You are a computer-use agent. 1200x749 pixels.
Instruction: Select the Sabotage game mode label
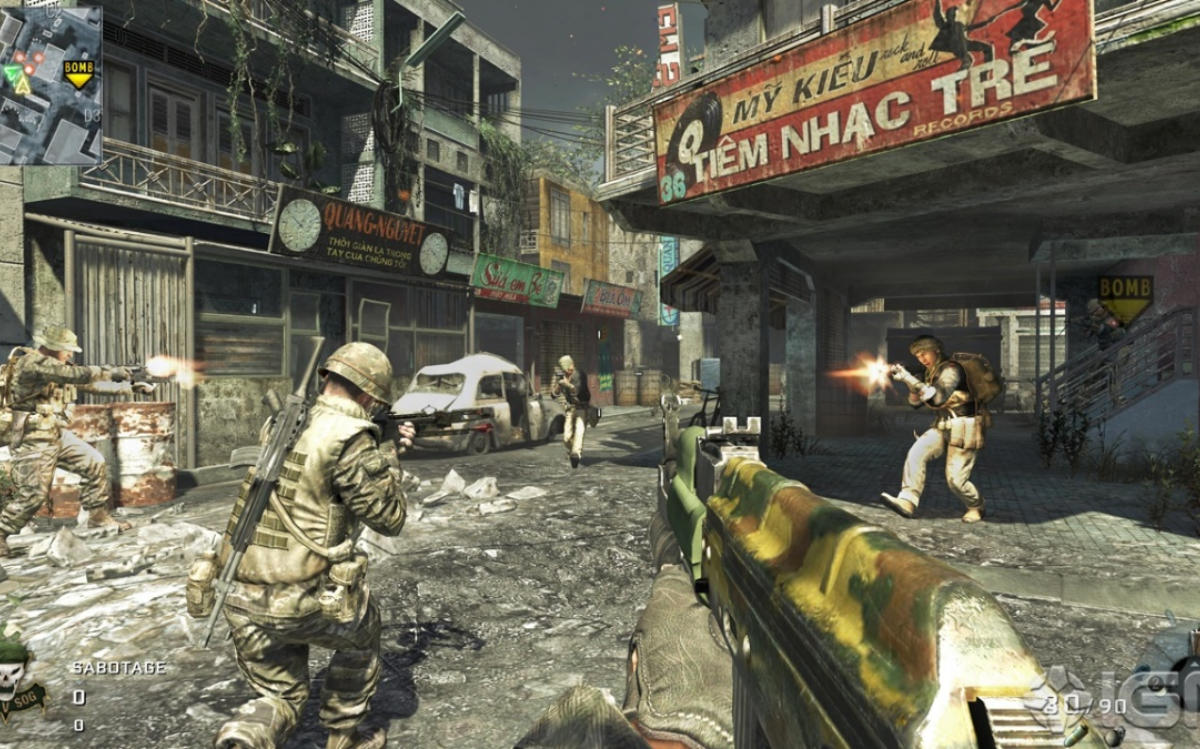(118, 667)
